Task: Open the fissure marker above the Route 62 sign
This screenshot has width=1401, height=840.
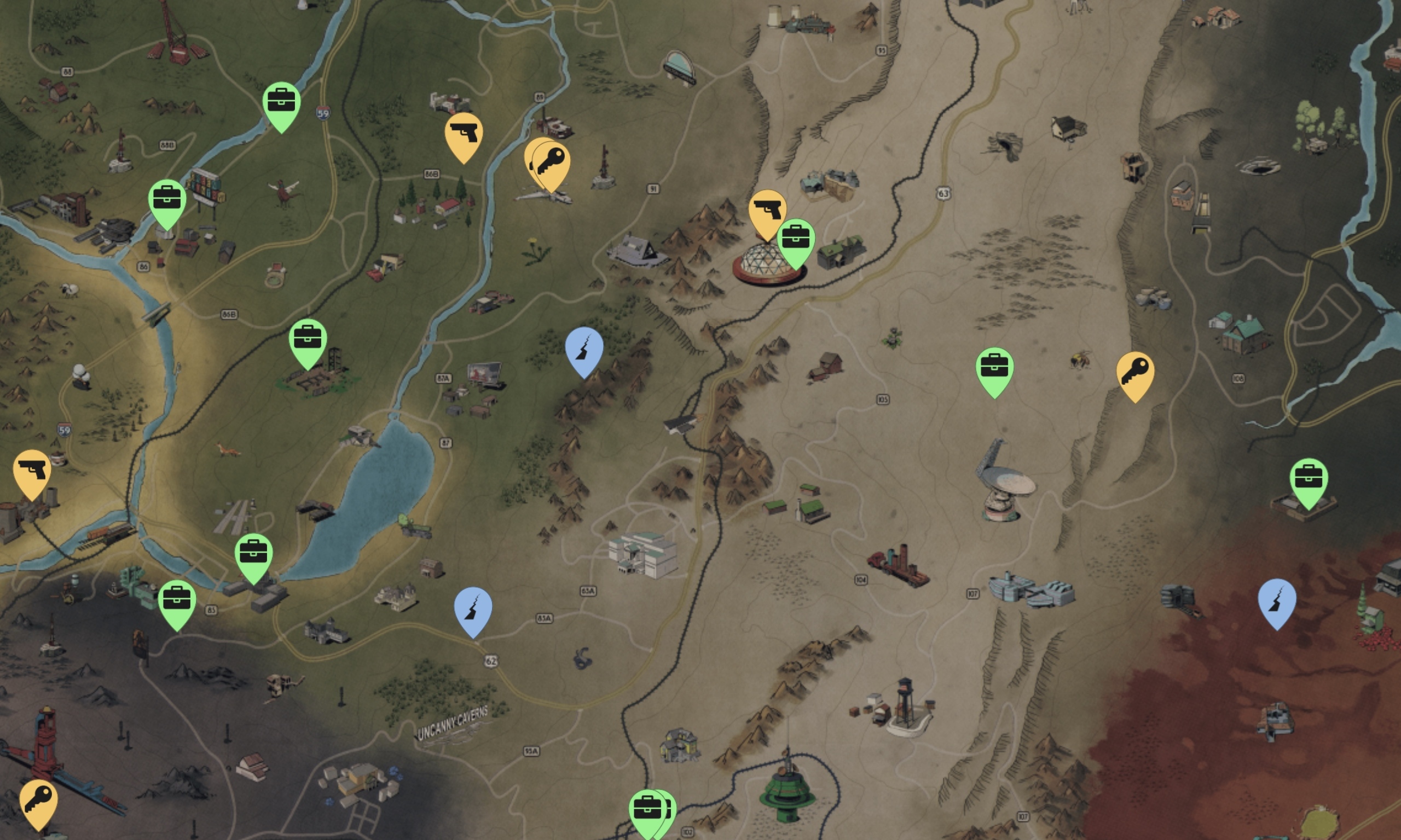Action: tap(473, 608)
